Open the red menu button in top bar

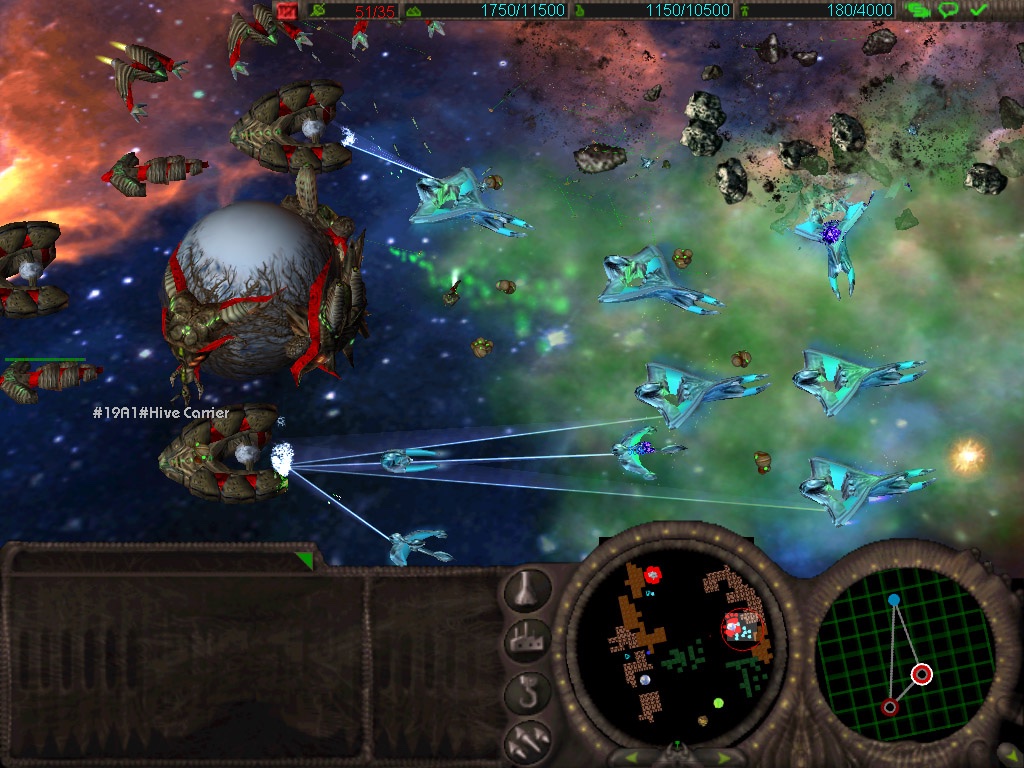(x=288, y=10)
